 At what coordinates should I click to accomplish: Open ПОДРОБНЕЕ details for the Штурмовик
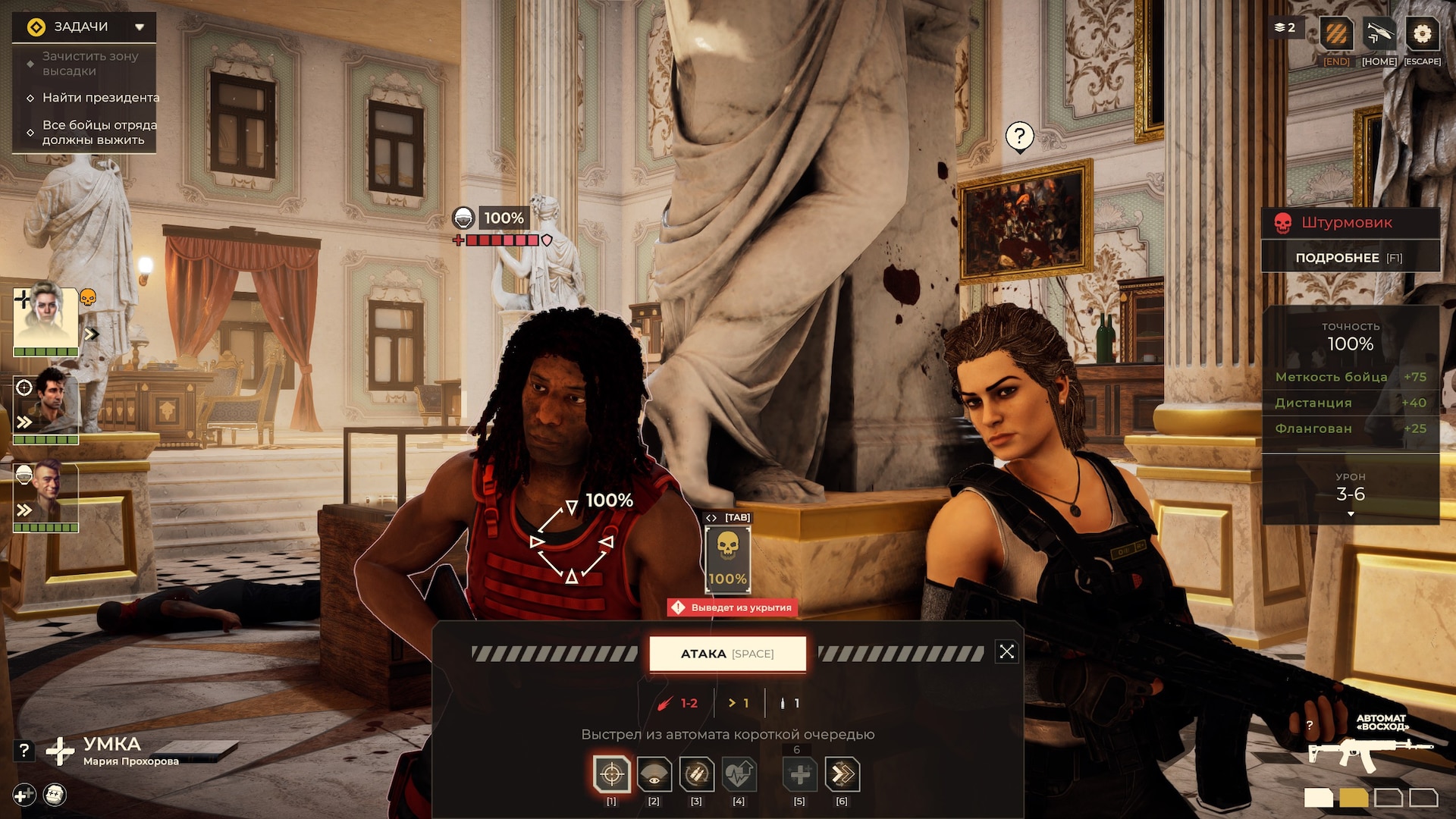coord(1350,258)
